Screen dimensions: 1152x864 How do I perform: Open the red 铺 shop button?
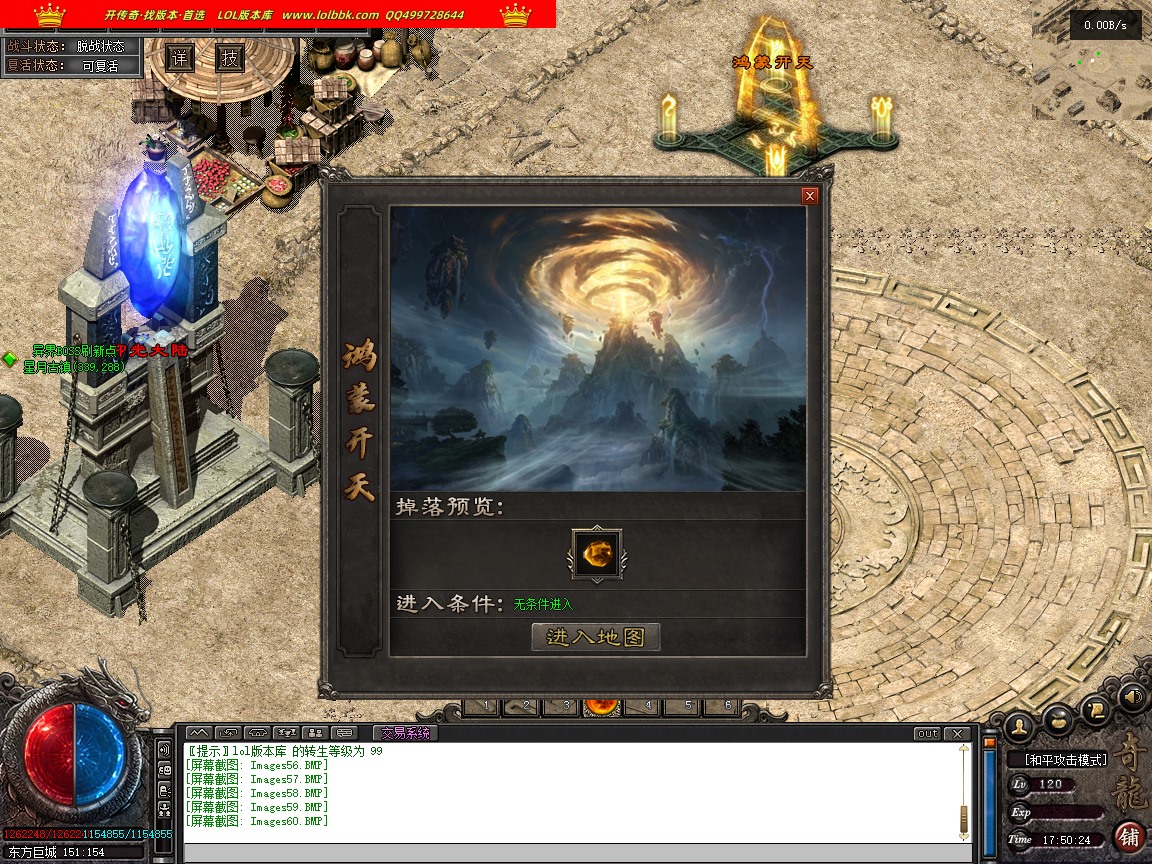[x=1130, y=836]
